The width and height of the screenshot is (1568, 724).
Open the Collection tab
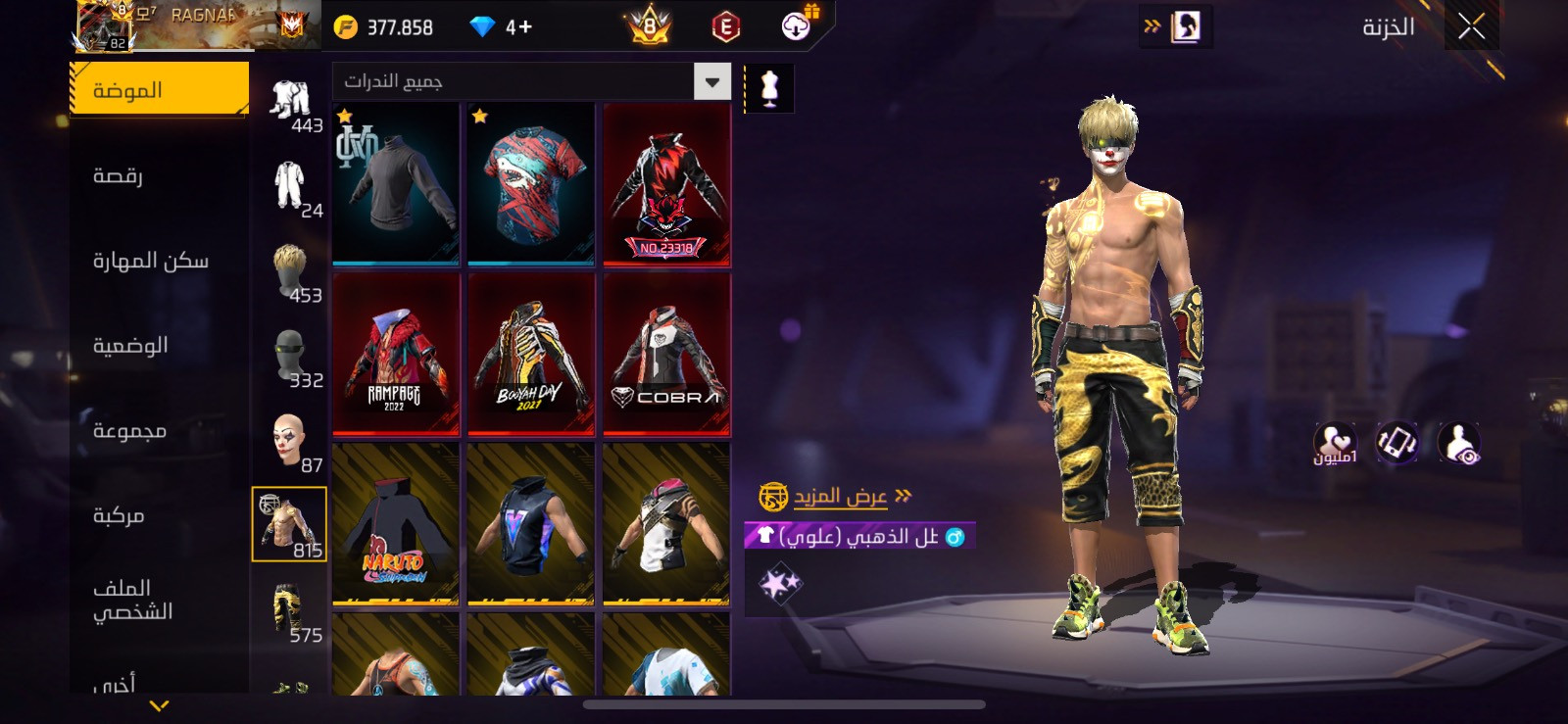click(129, 431)
